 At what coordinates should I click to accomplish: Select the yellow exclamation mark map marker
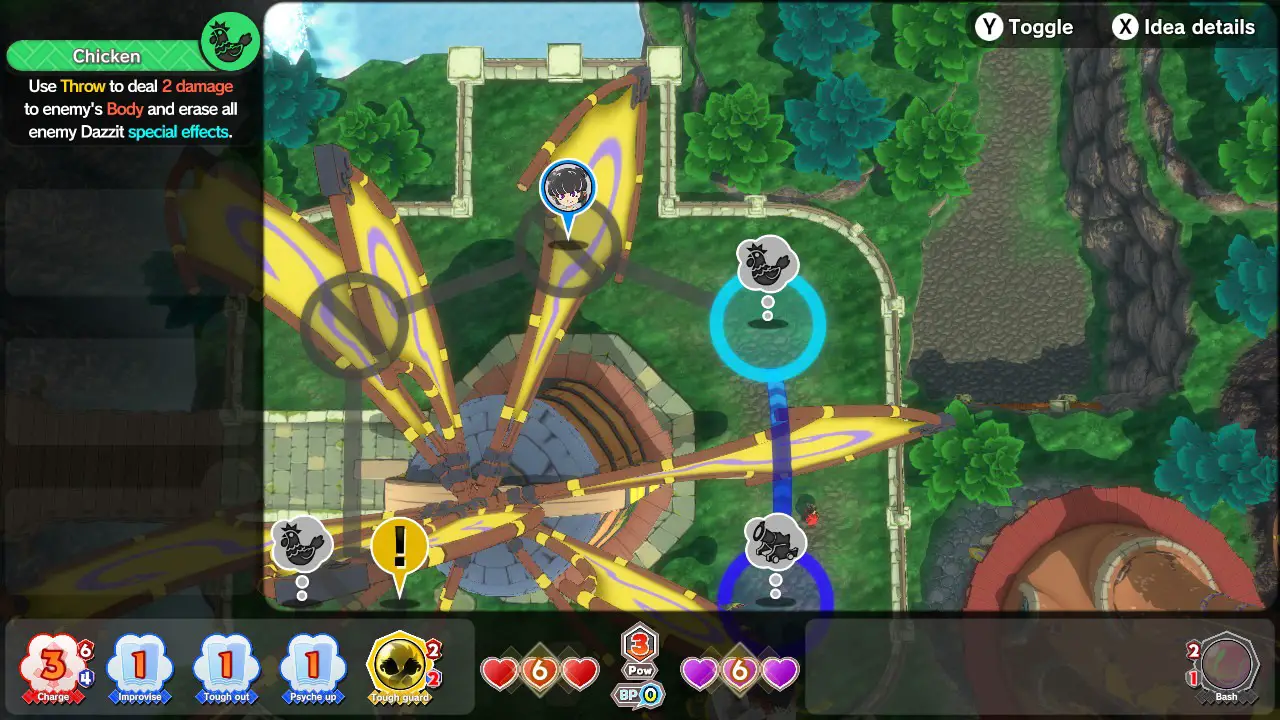[x=400, y=548]
